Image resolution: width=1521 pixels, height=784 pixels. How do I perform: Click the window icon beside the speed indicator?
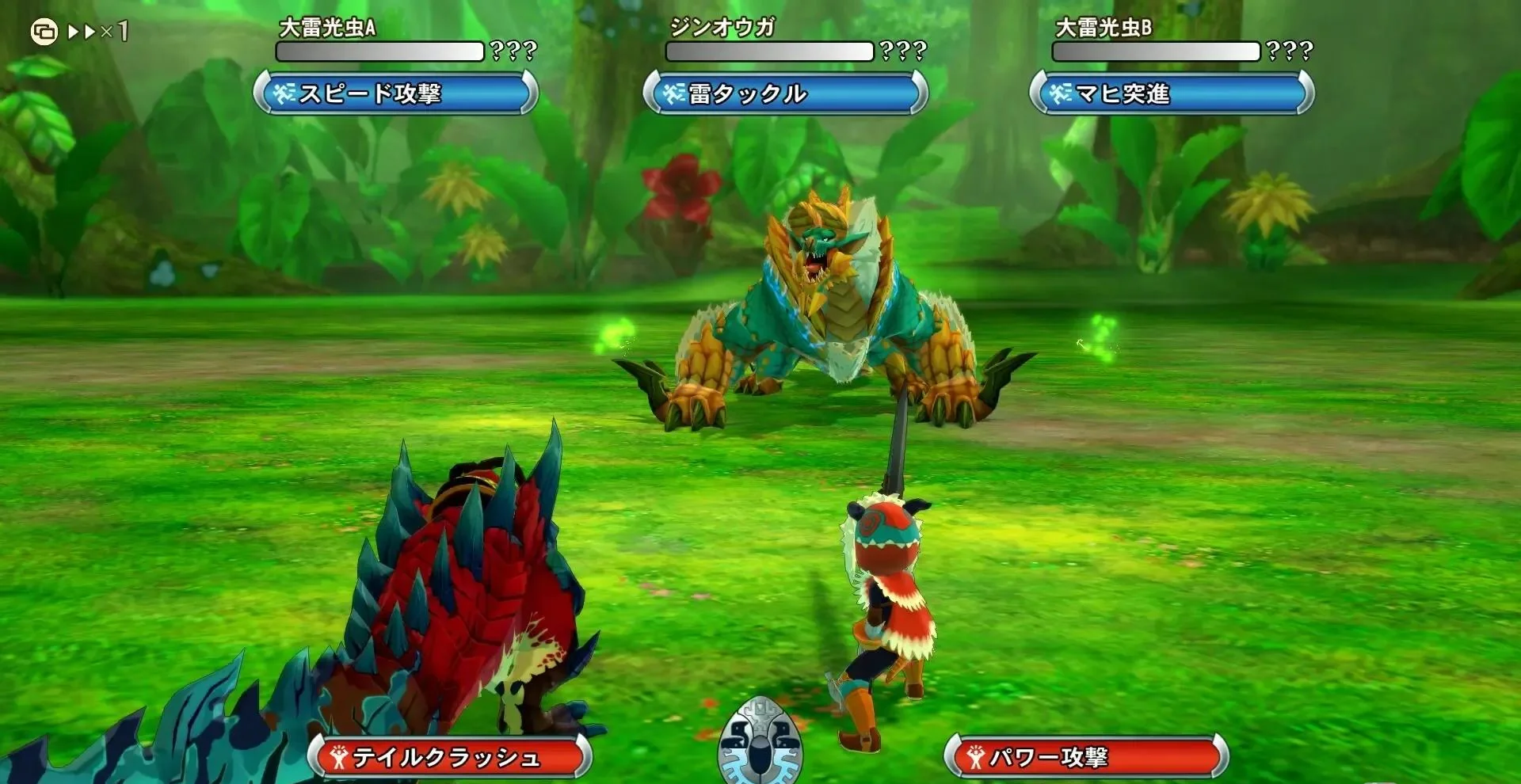click(x=44, y=32)
